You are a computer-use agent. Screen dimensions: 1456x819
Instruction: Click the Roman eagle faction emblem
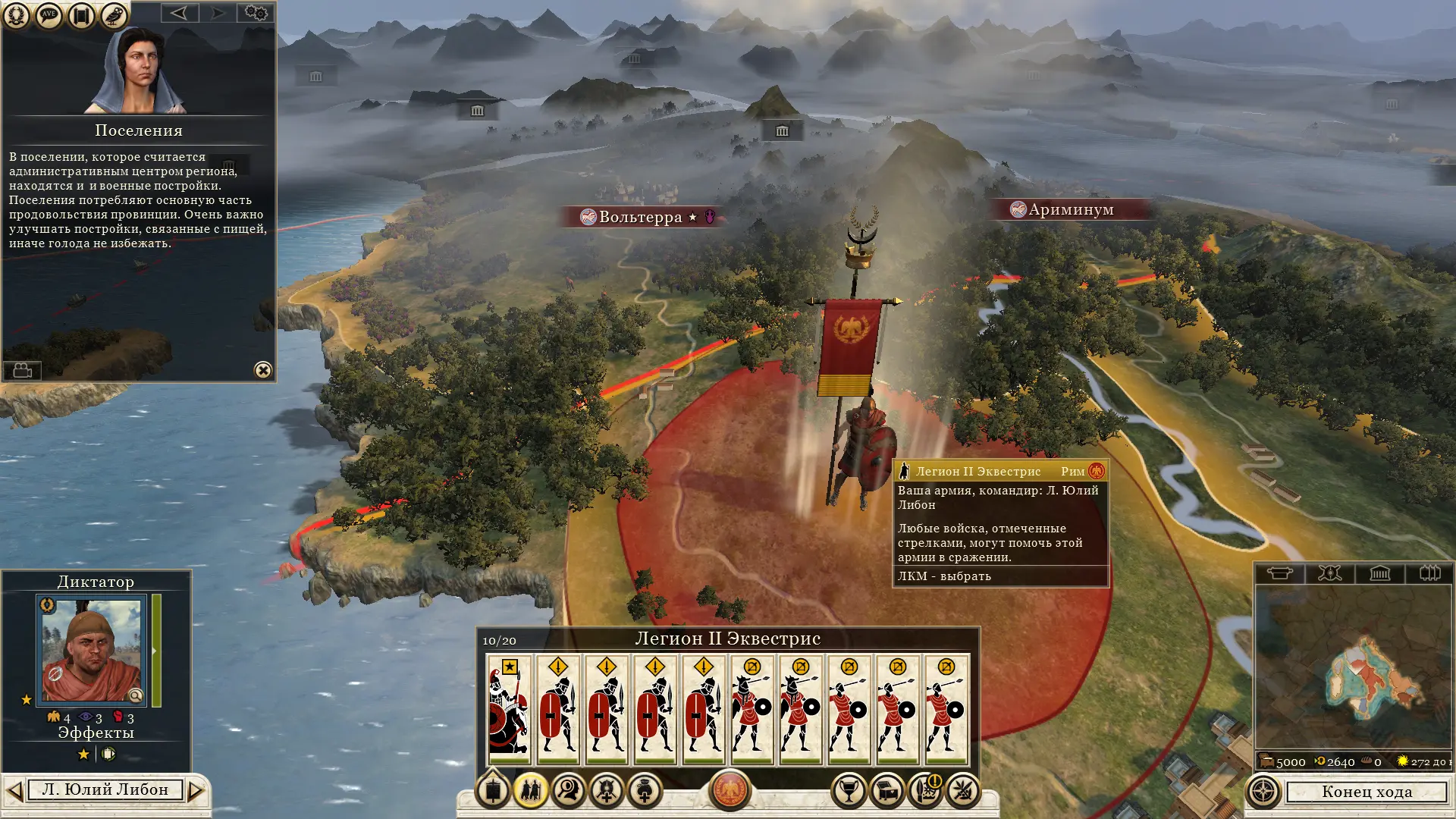point(730,790)
